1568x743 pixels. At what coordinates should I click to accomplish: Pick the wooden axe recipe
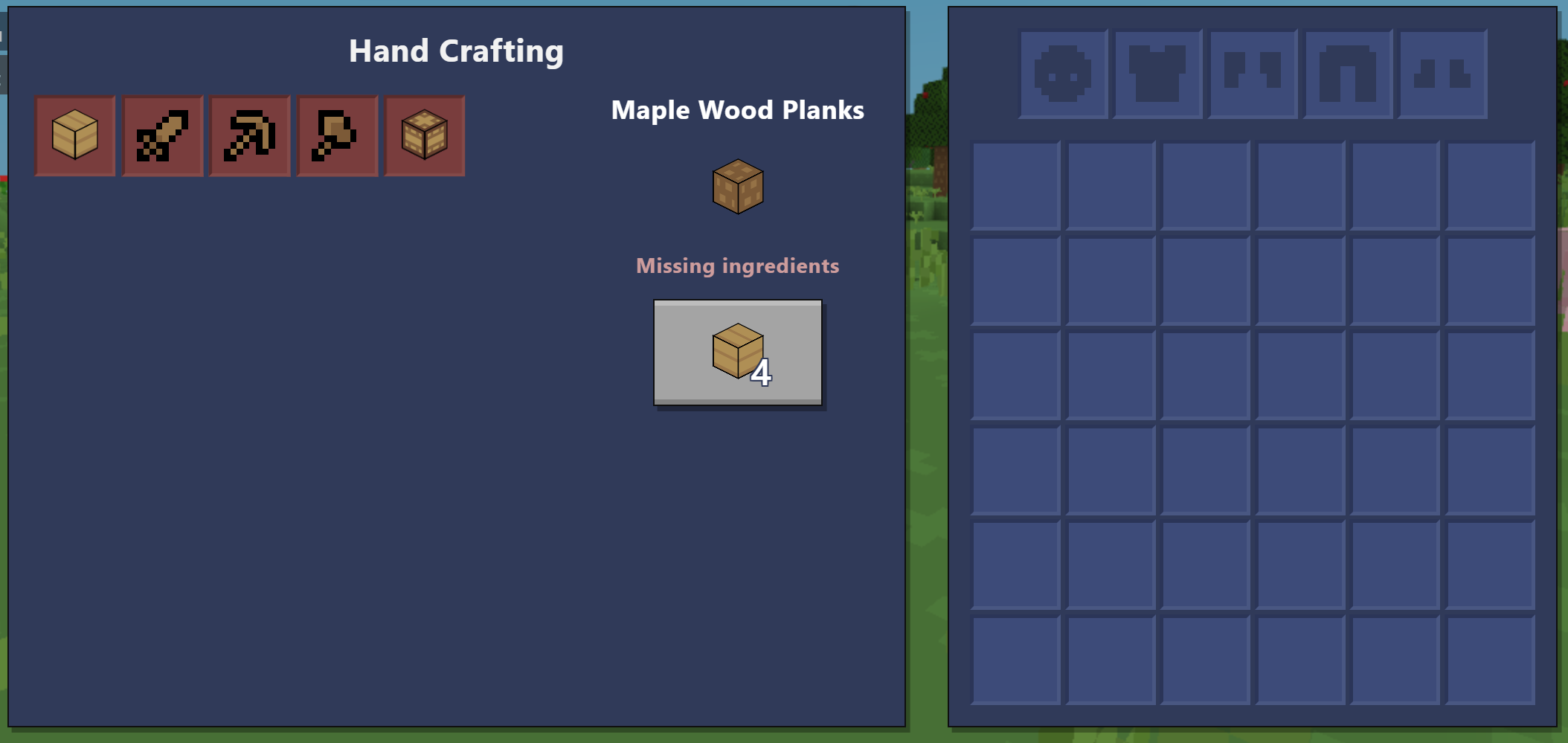click(337, 136)
